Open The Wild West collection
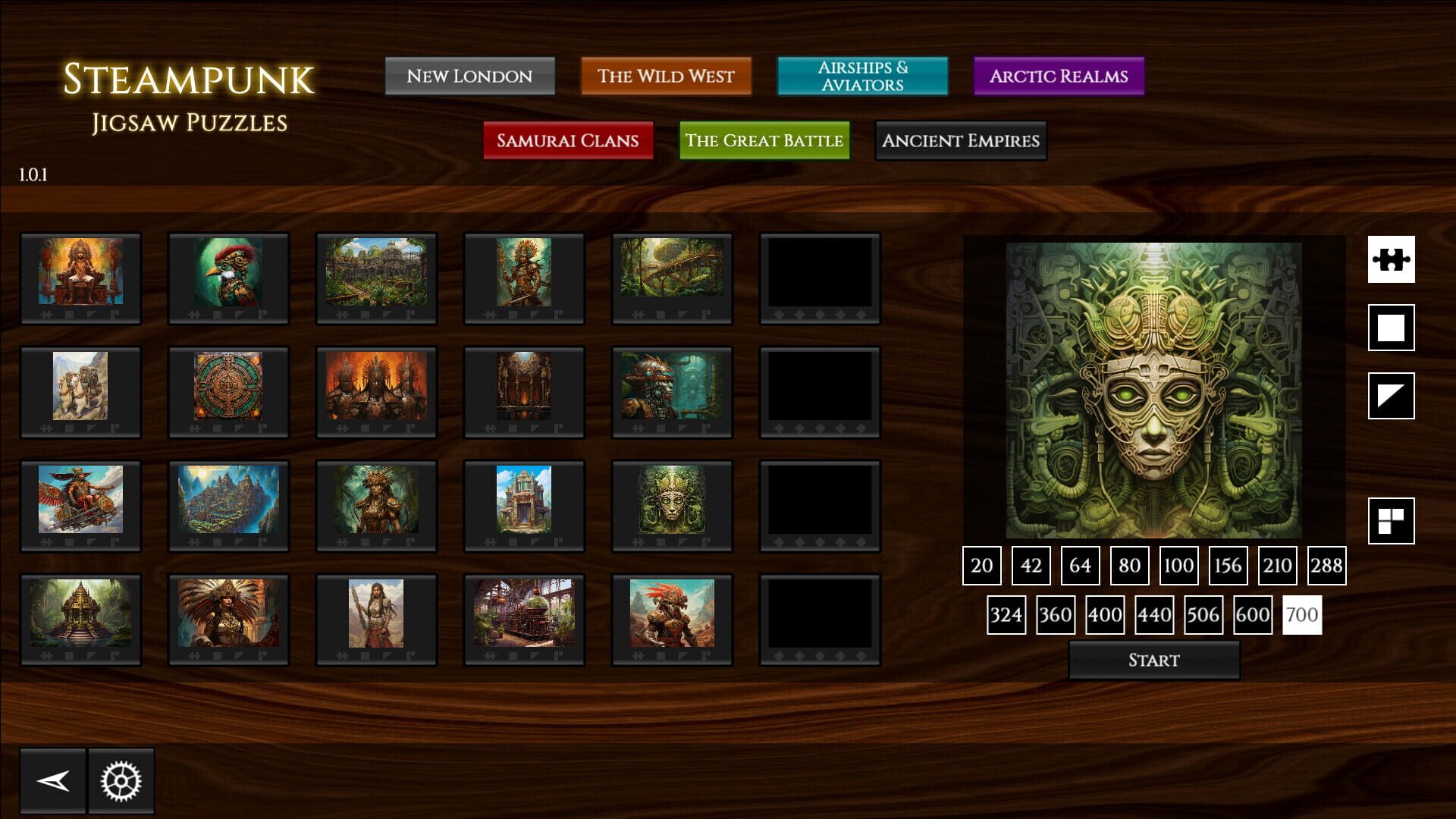The height and width of the screenshot is (819, 1456). 666,76
